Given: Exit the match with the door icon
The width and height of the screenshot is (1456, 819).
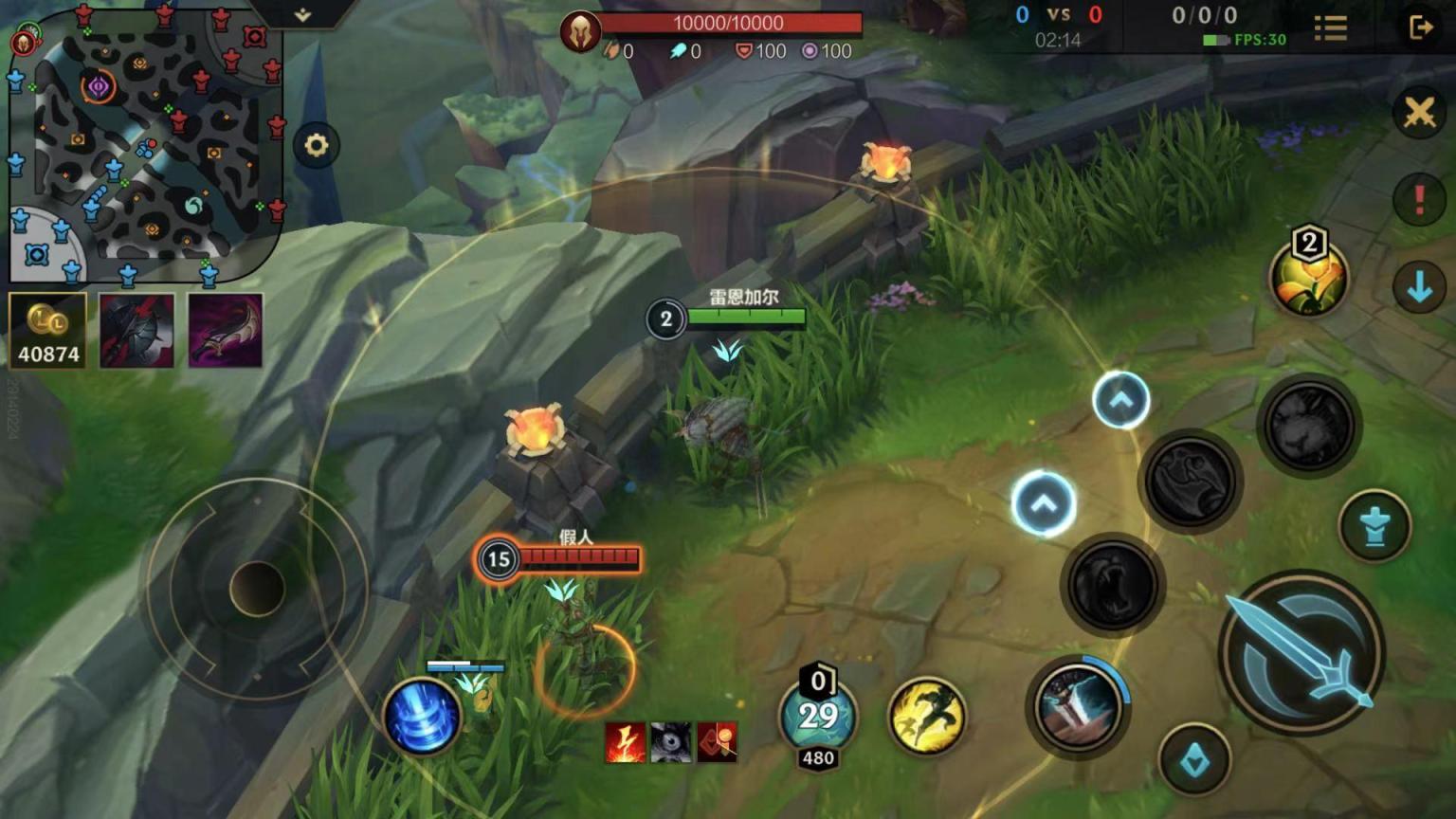Looking at the screenshot, I should (1420, 28).
